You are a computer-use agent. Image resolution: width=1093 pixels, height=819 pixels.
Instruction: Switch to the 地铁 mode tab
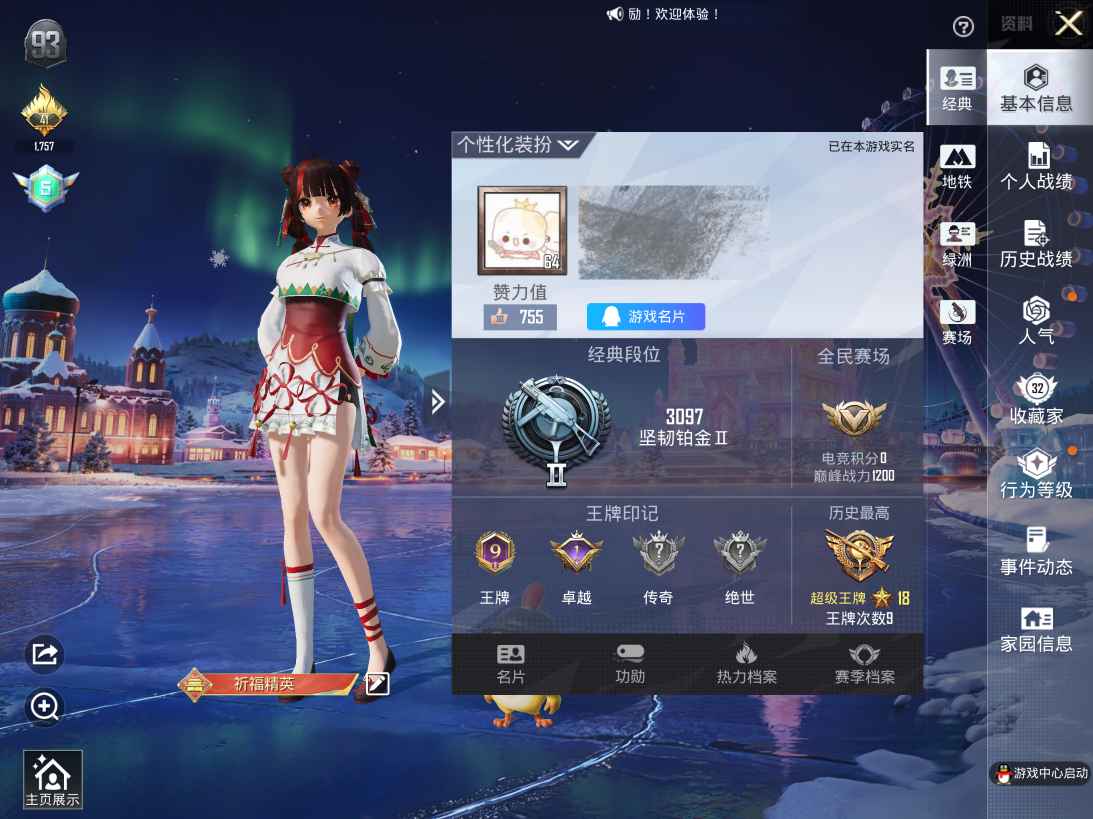[x=957, y=167]
